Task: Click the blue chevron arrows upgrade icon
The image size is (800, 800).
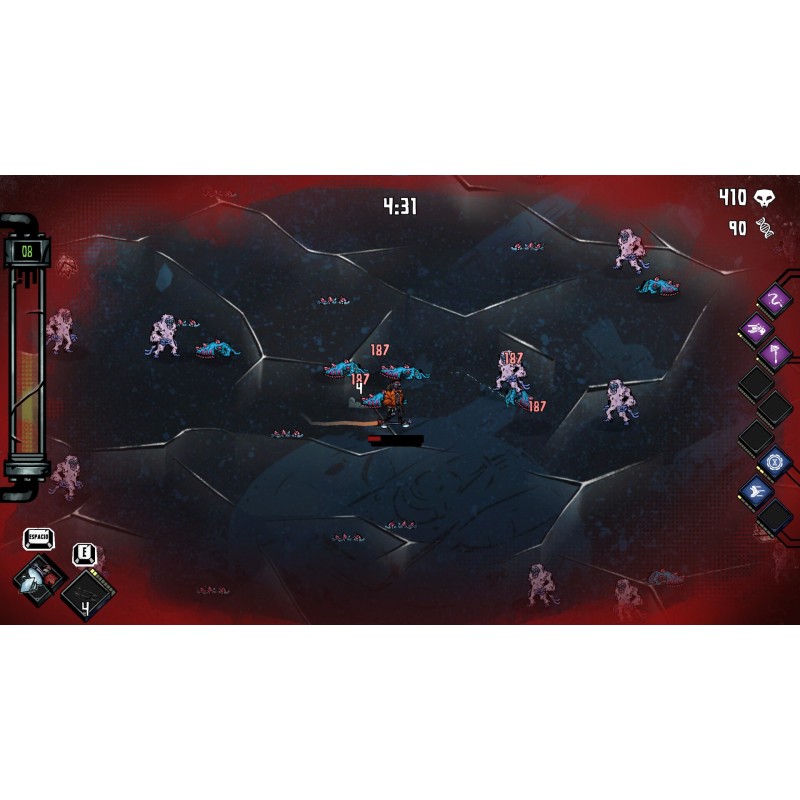Action: click(757, 489)
